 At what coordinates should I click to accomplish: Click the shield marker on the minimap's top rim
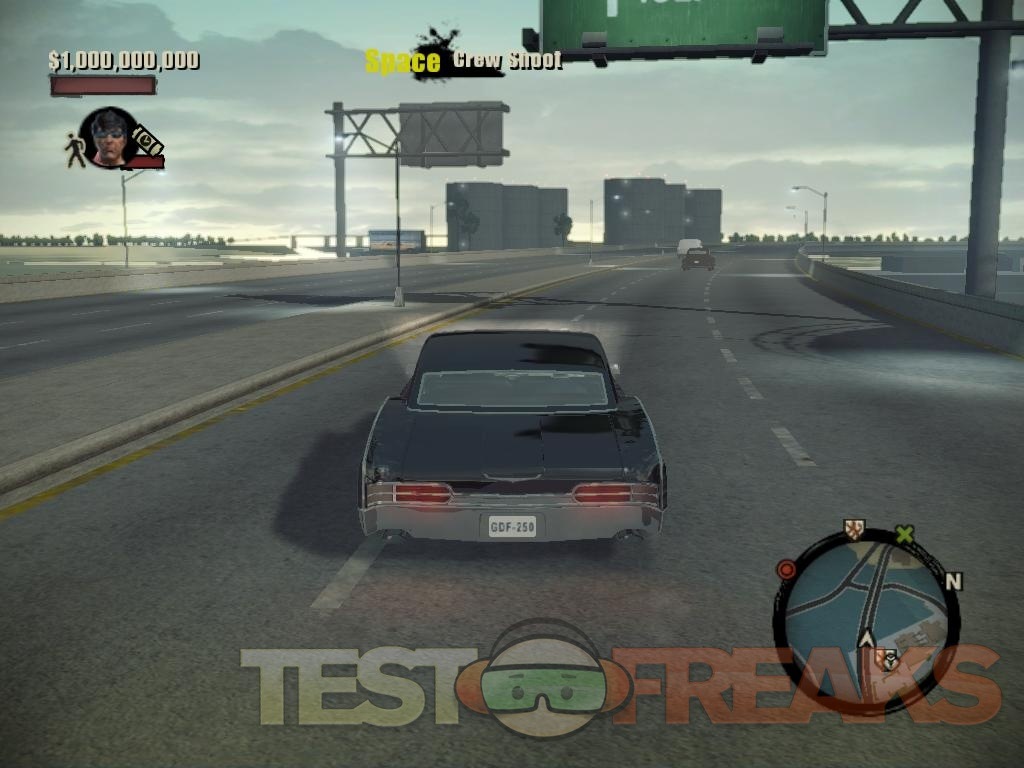853,529
